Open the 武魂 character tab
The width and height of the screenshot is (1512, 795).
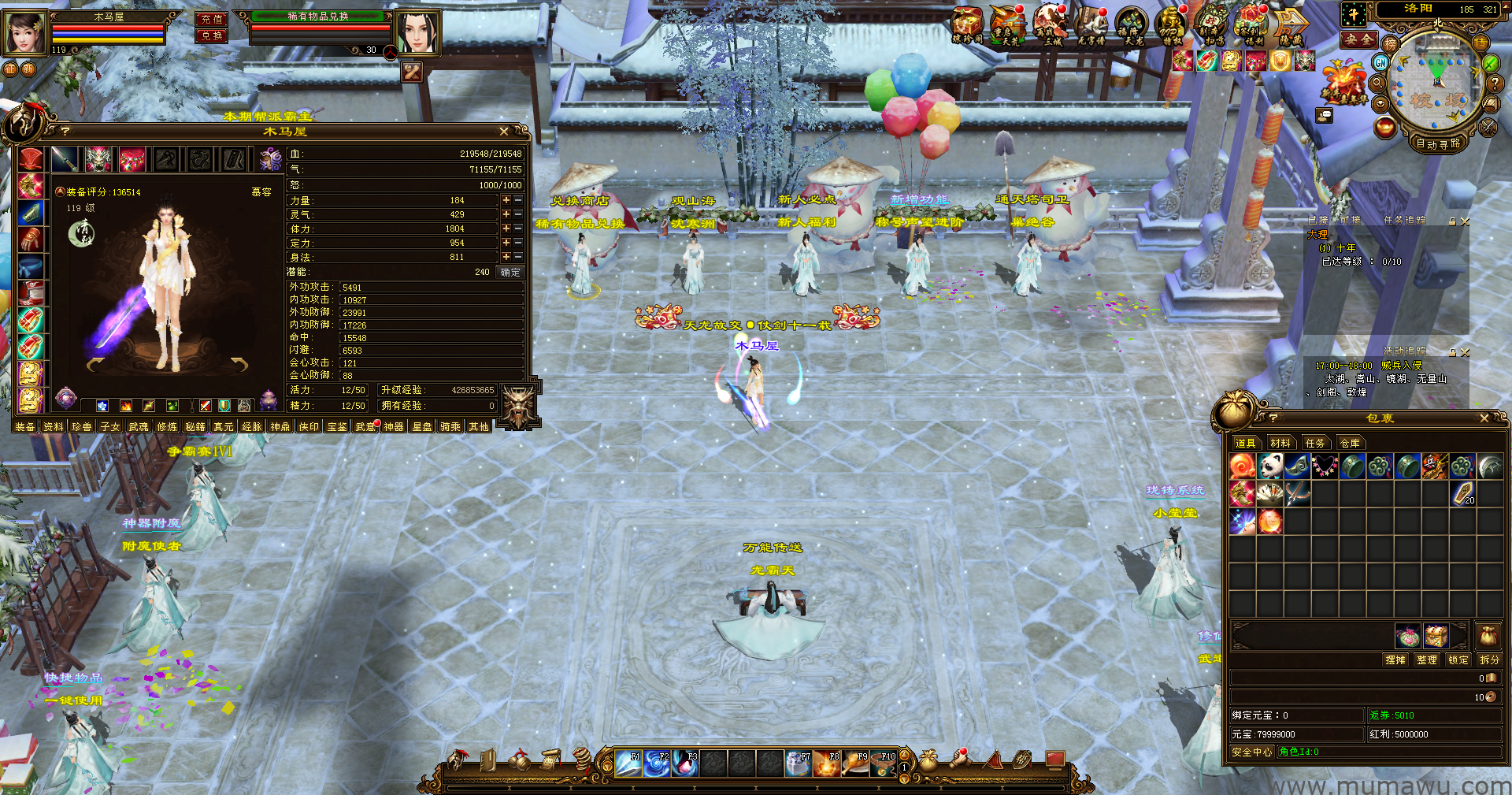(139, 427)
